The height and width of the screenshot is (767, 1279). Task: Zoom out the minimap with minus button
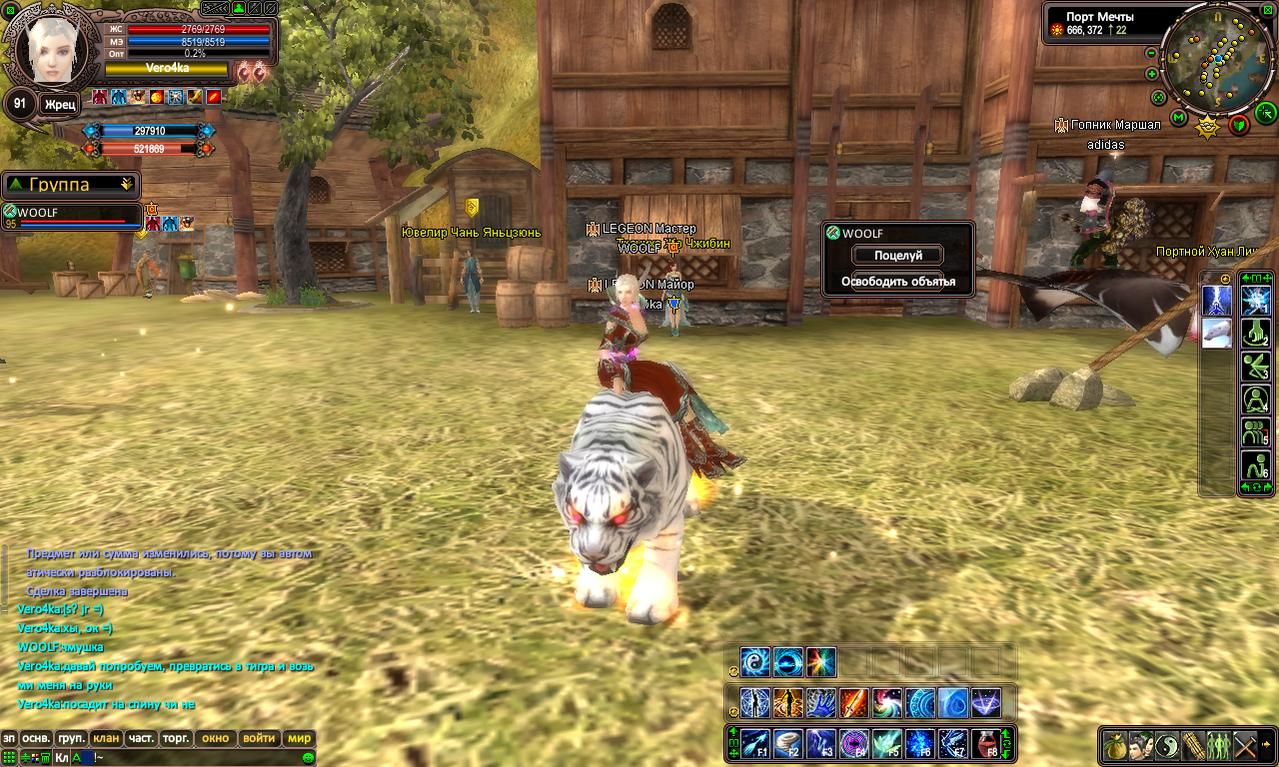1151,53
